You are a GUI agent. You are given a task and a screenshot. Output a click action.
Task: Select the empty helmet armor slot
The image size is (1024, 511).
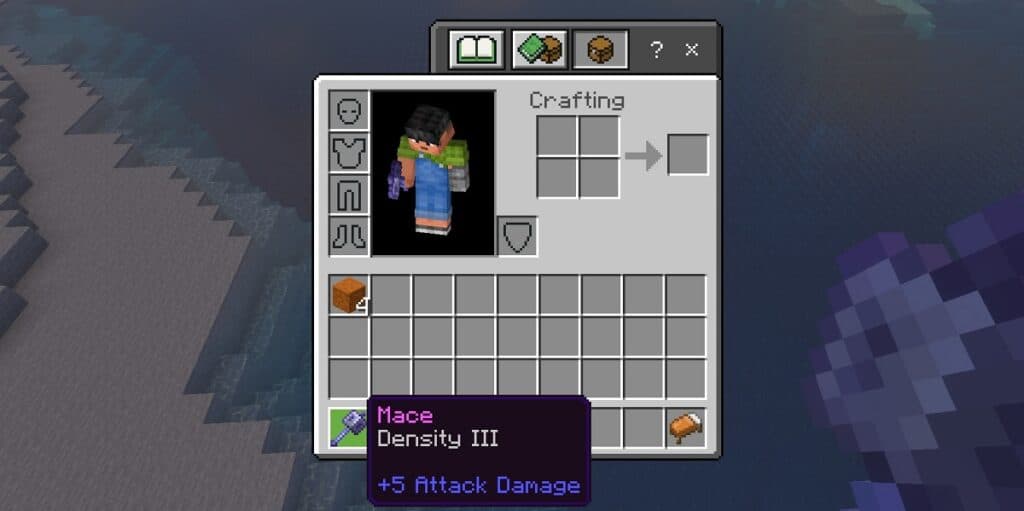coord(349,111)
